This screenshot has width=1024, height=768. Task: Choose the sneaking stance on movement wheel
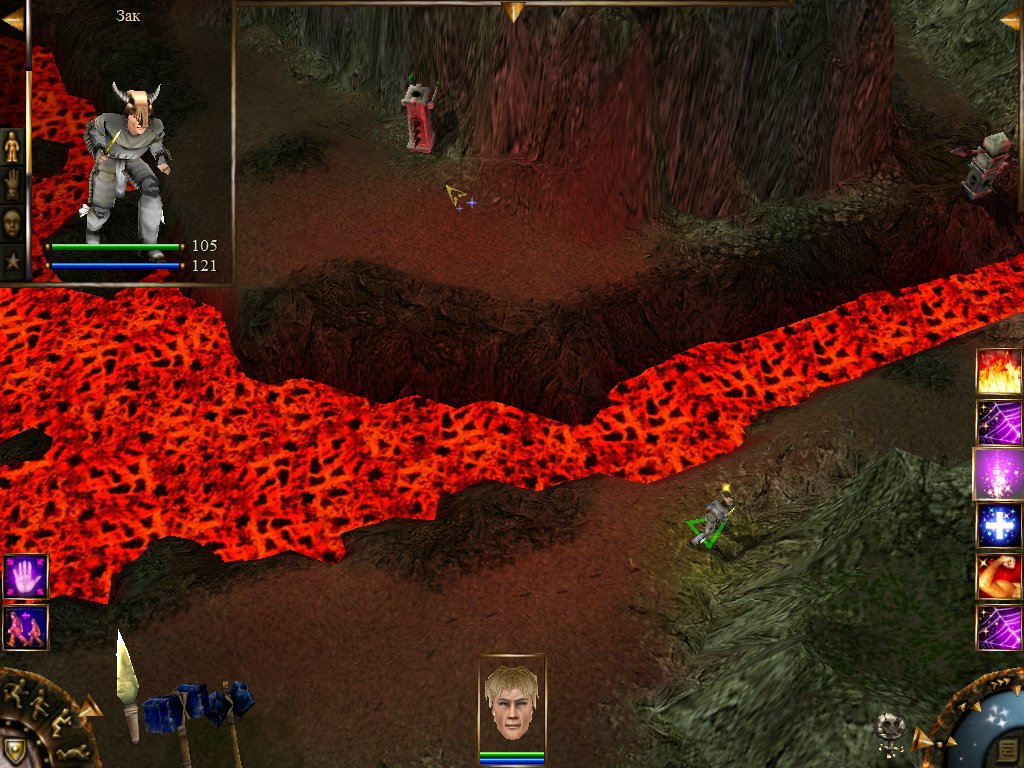pyautogui.click(x=62, y=721)
